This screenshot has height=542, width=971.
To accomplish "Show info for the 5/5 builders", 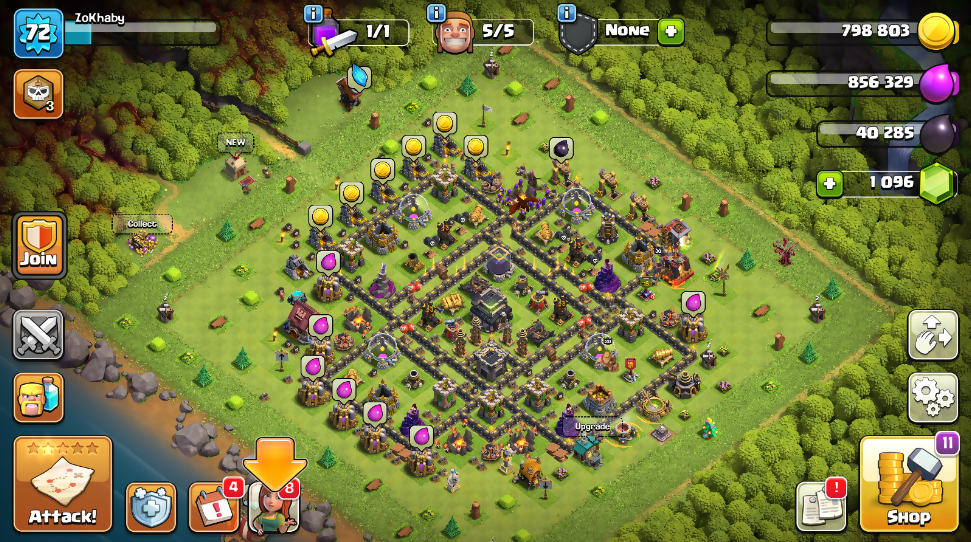I will (436, 13).
